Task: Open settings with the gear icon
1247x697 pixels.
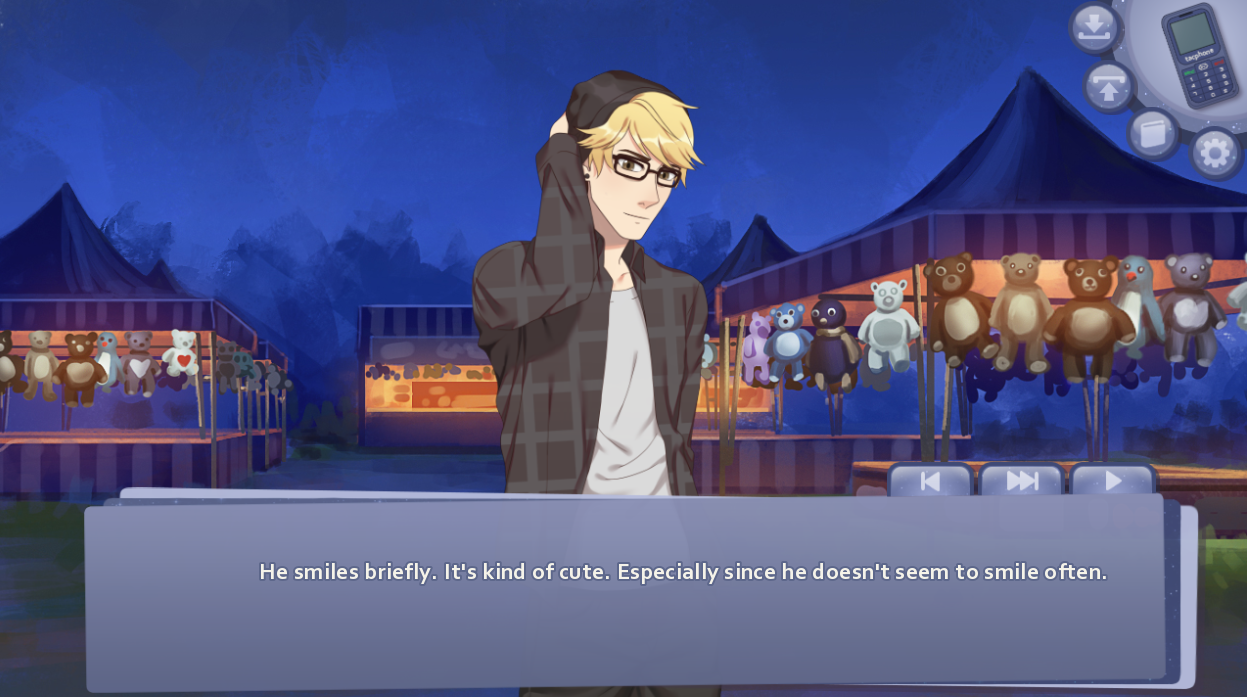Action: 1215,153
